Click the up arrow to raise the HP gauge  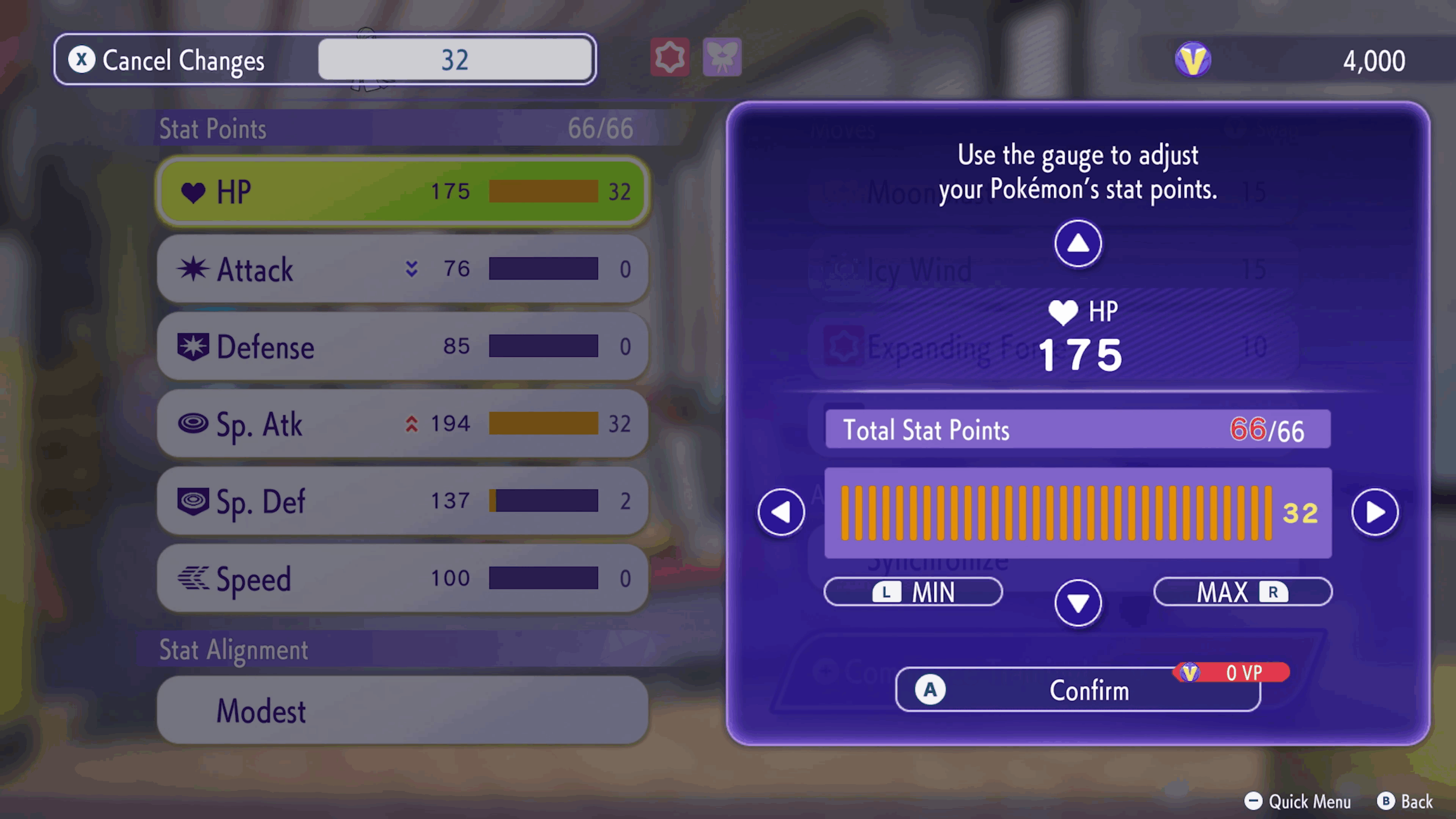point(1077,244)
